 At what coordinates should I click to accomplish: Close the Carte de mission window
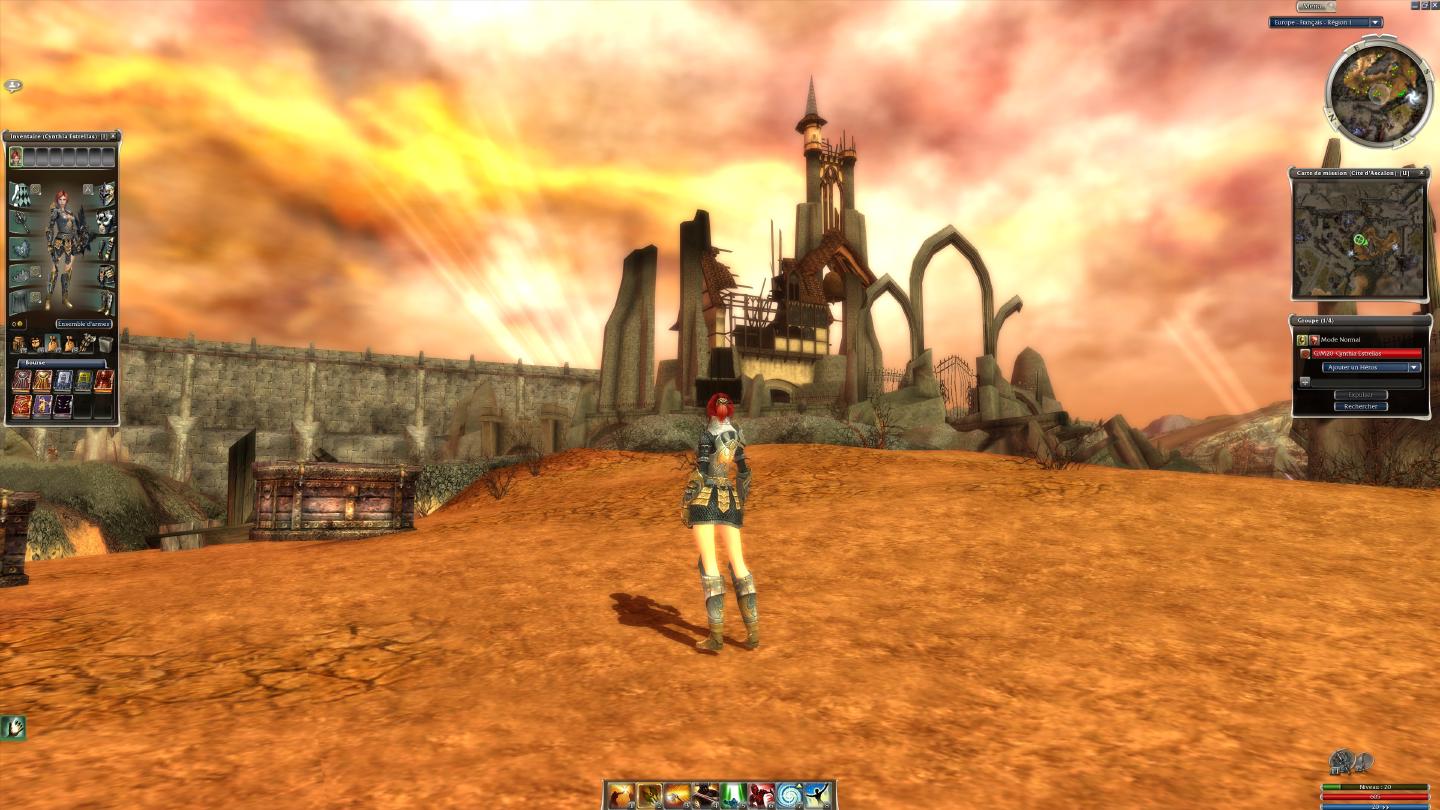click(x=1423, y=173)
